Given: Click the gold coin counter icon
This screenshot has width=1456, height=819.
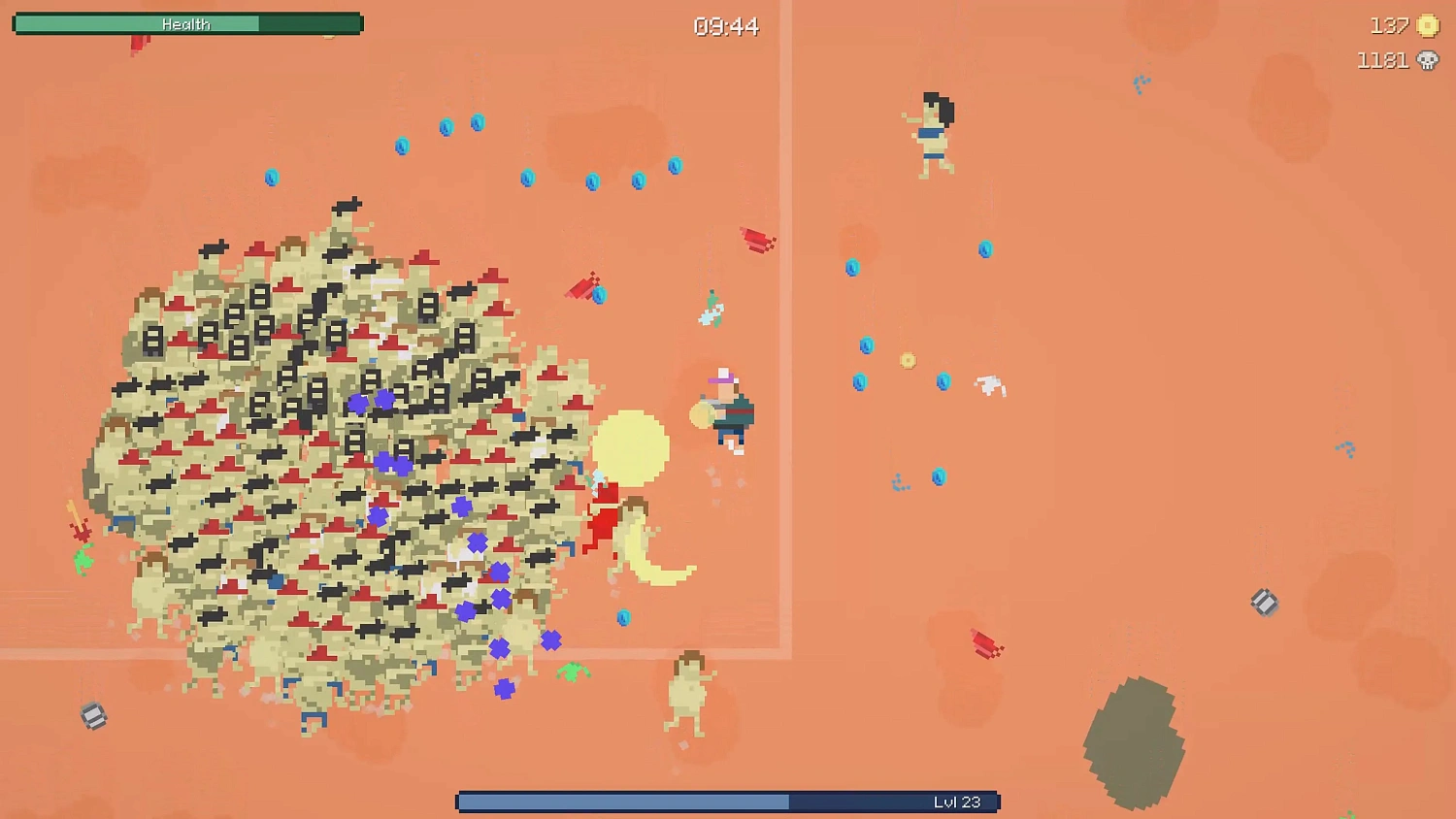Looking at the screenshot, I should coord(1429,26).
